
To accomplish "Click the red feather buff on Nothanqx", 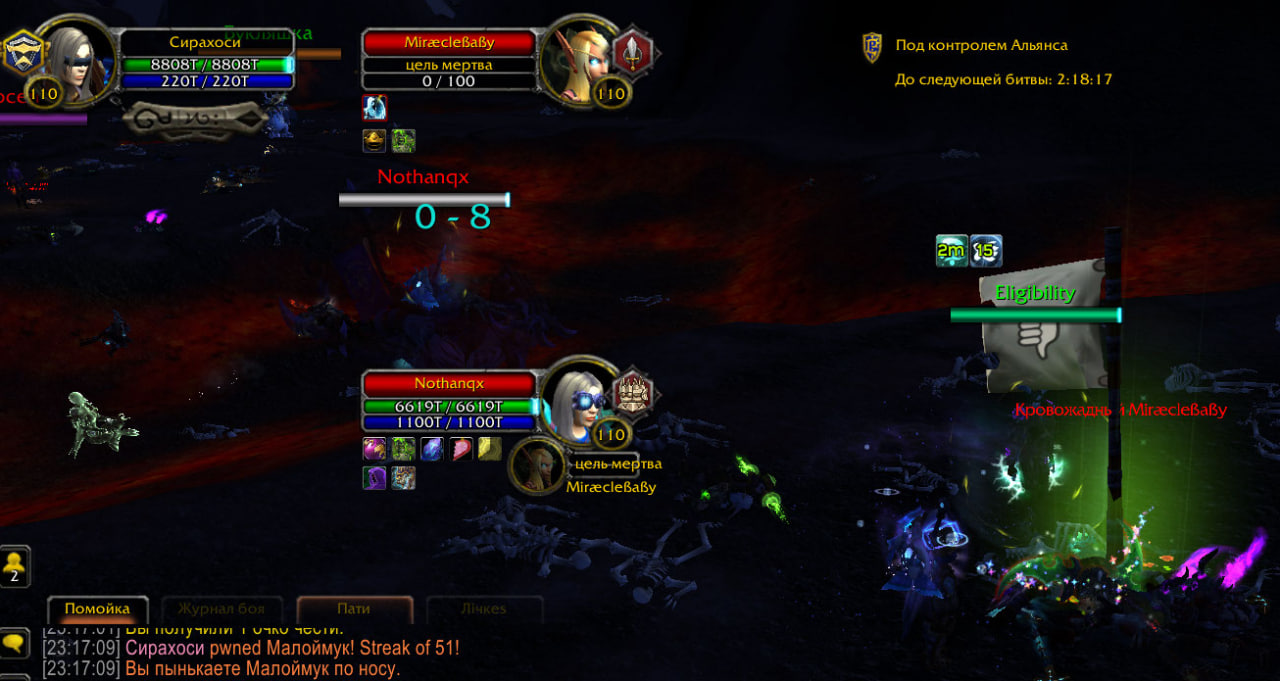I will pos(461,449).
